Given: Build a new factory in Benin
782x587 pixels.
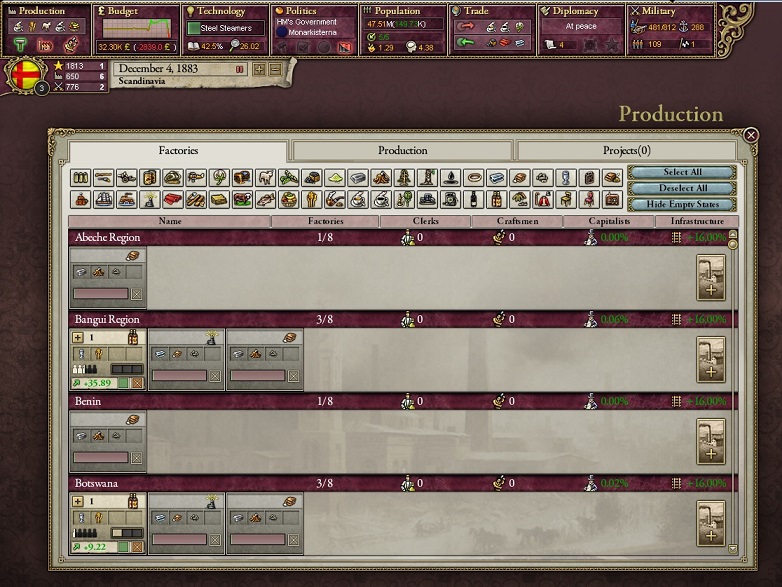Looking at the screenshot, I should (x=711, y=442).
